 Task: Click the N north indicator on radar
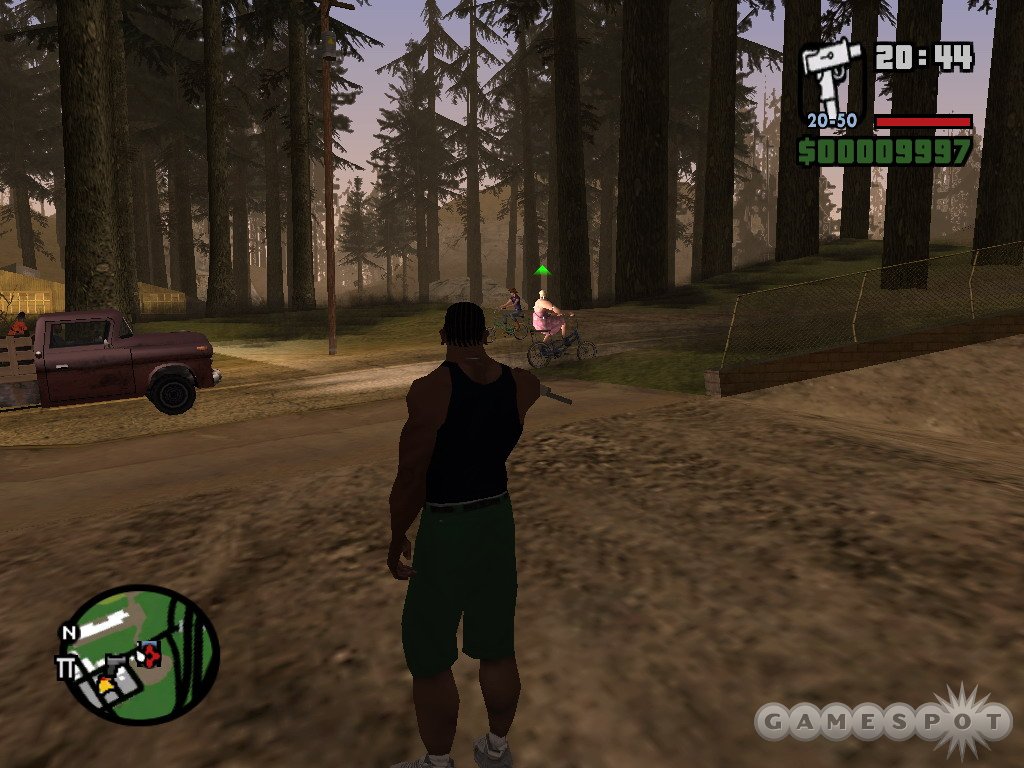(x=68, y=633)
